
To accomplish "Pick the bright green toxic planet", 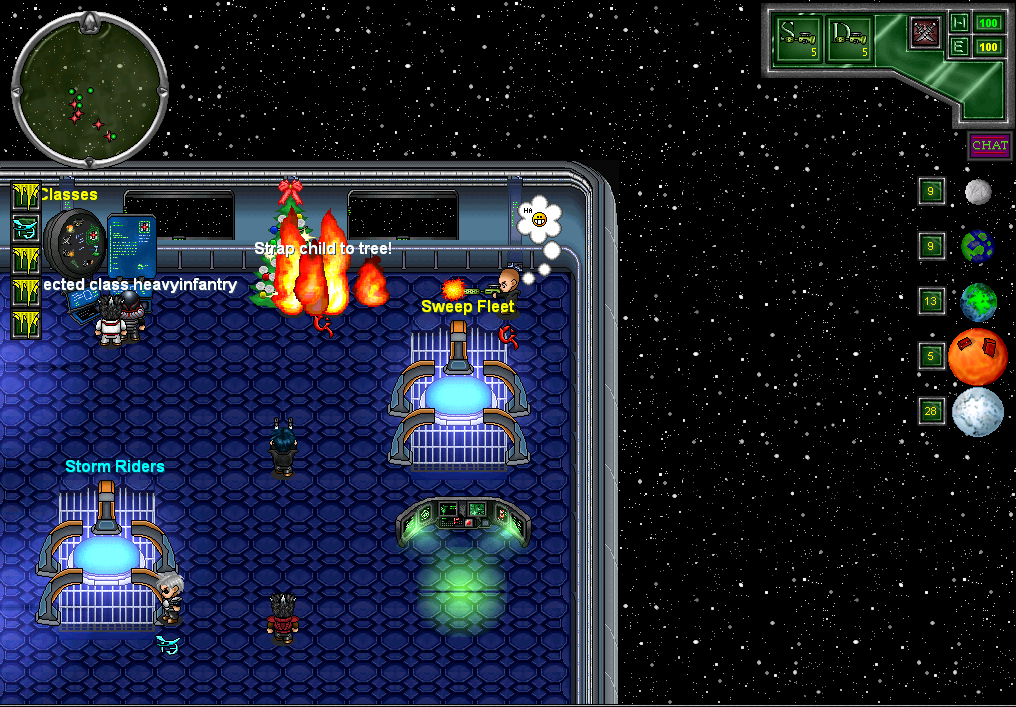I will click(x=978, y=302).
